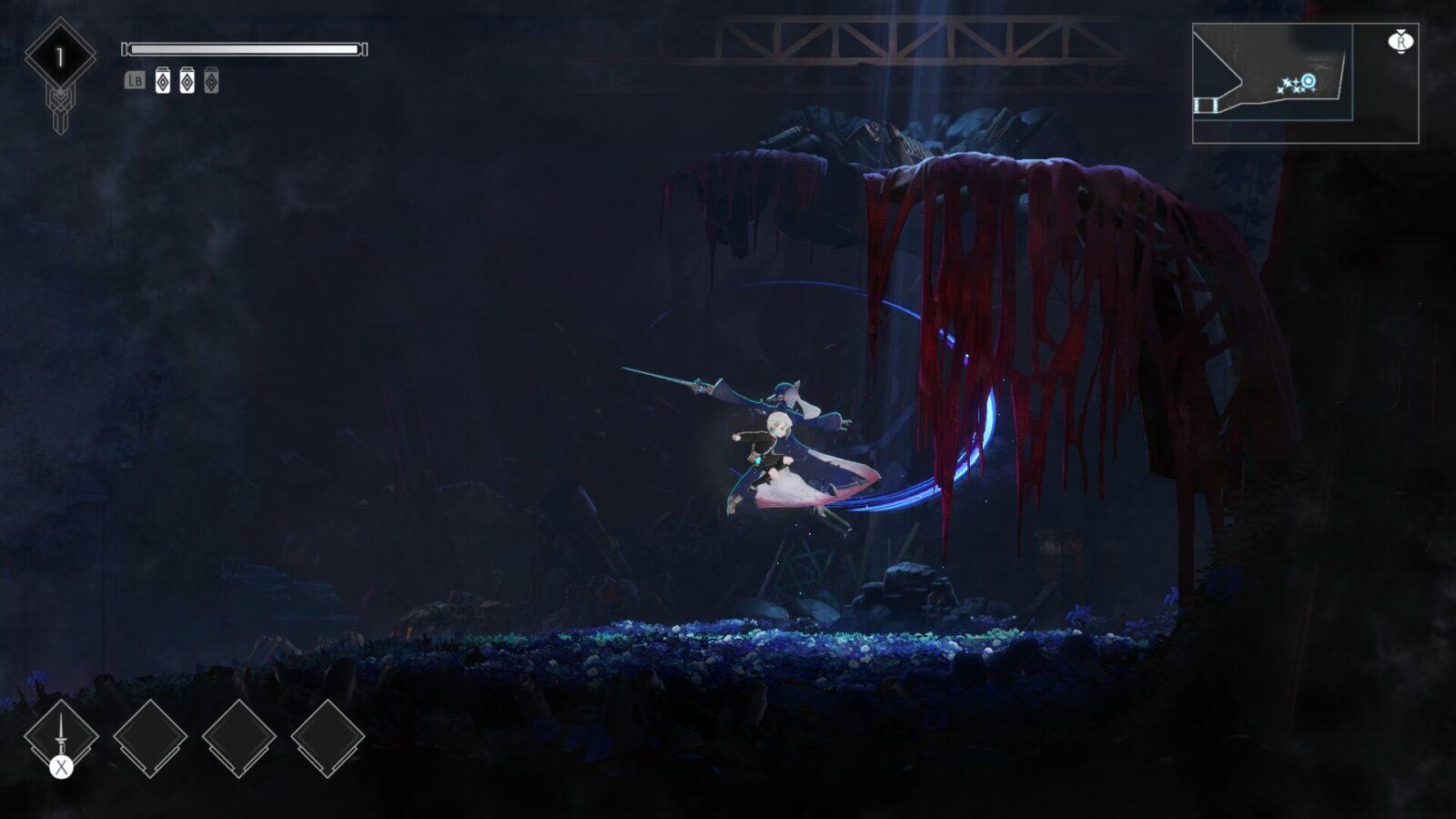Open the minimap in the corner
The width and height of the screenshot is (1456, 819).
[1304, 84]
